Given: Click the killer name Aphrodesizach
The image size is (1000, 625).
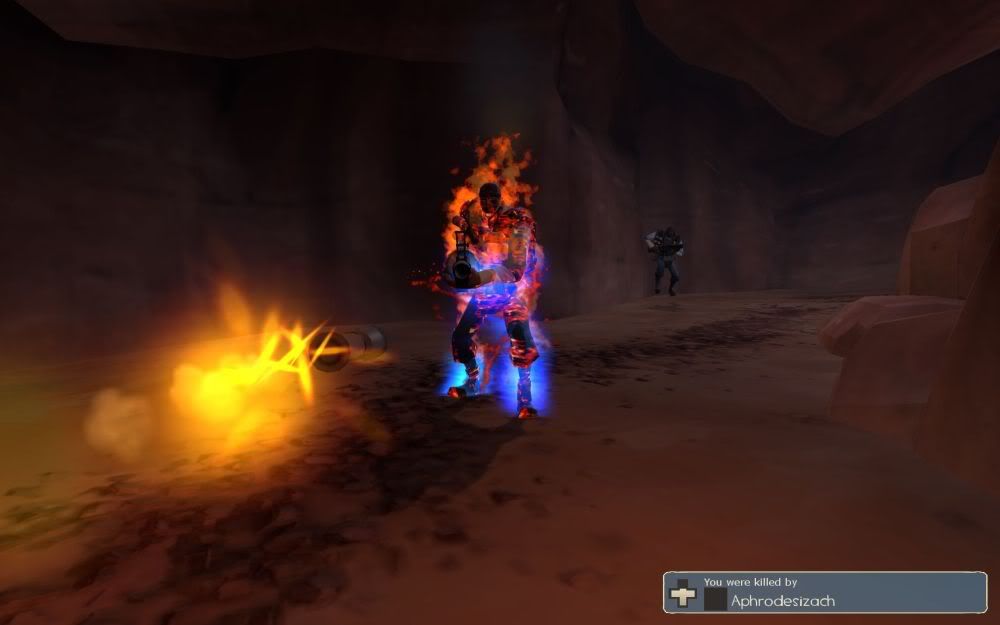Looking at the screenshot, I should (783, 600).
